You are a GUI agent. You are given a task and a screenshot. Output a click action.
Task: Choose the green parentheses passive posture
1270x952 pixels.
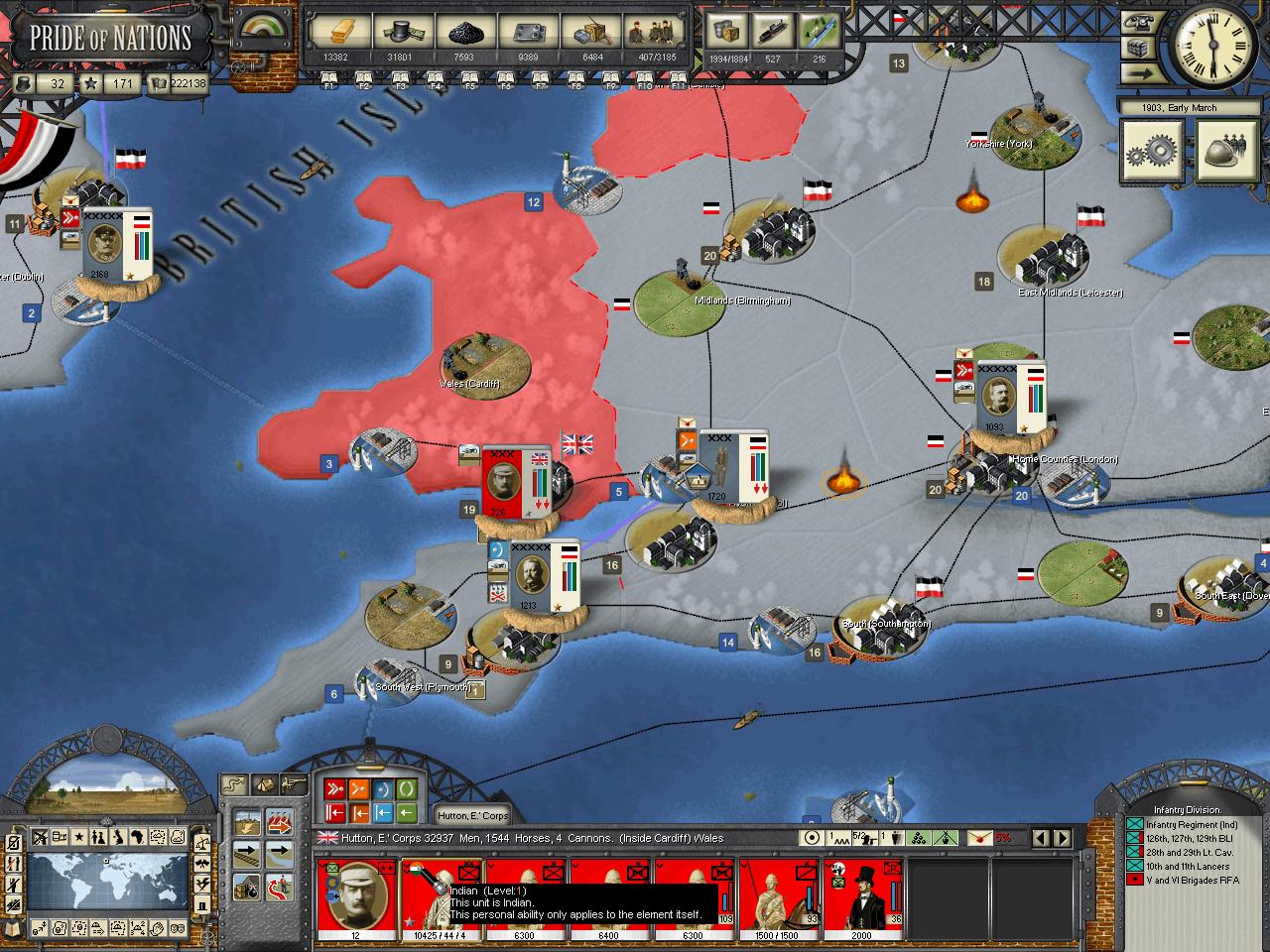[408, 790]
